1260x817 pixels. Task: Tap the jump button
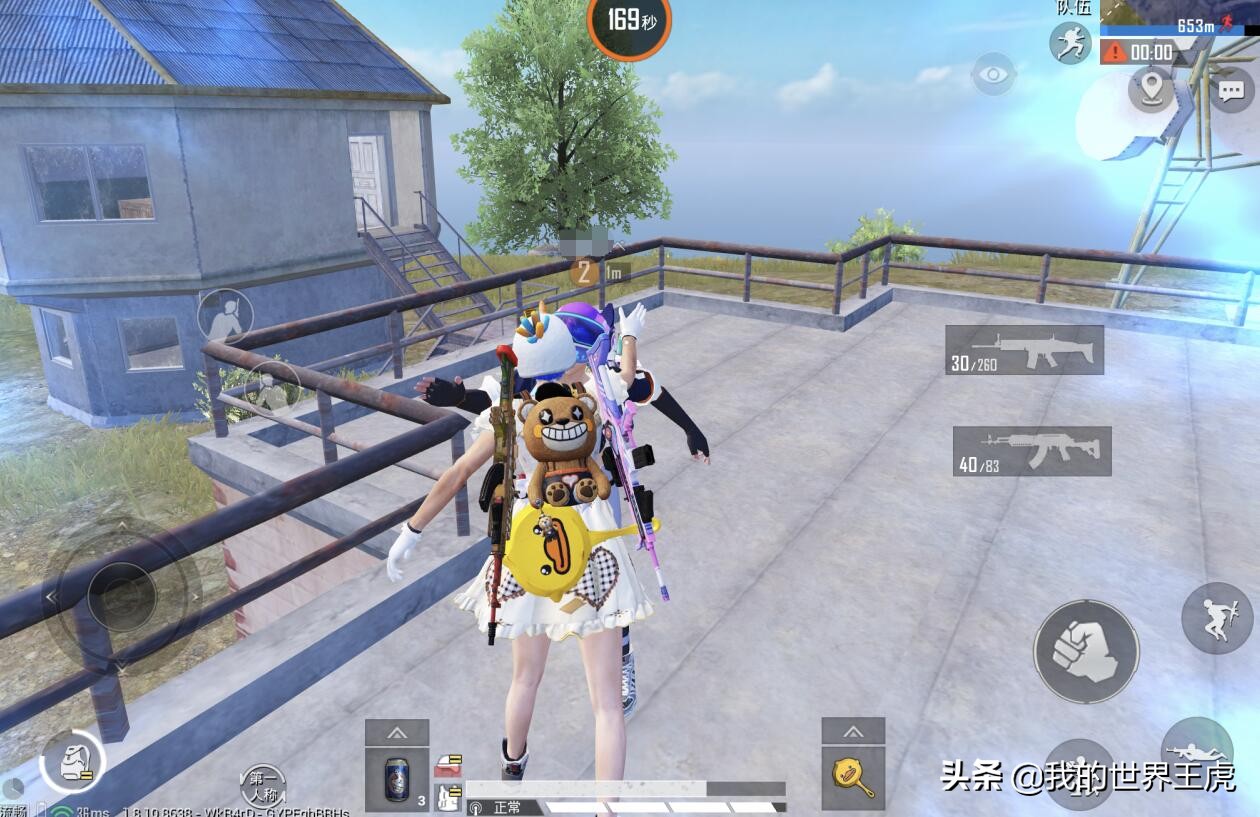tap(1216, 618)
